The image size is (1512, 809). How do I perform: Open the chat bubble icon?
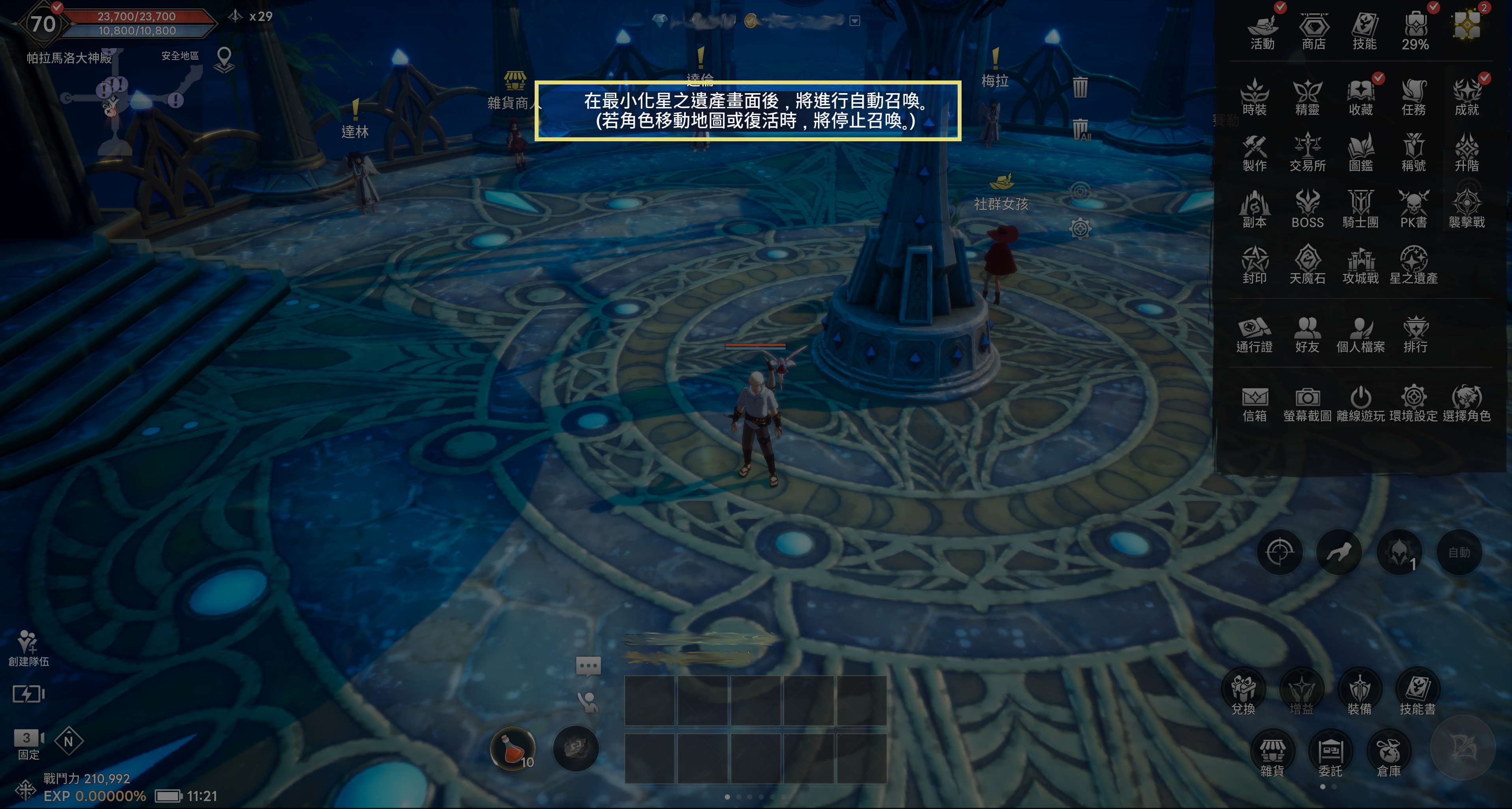click(588, 666)
